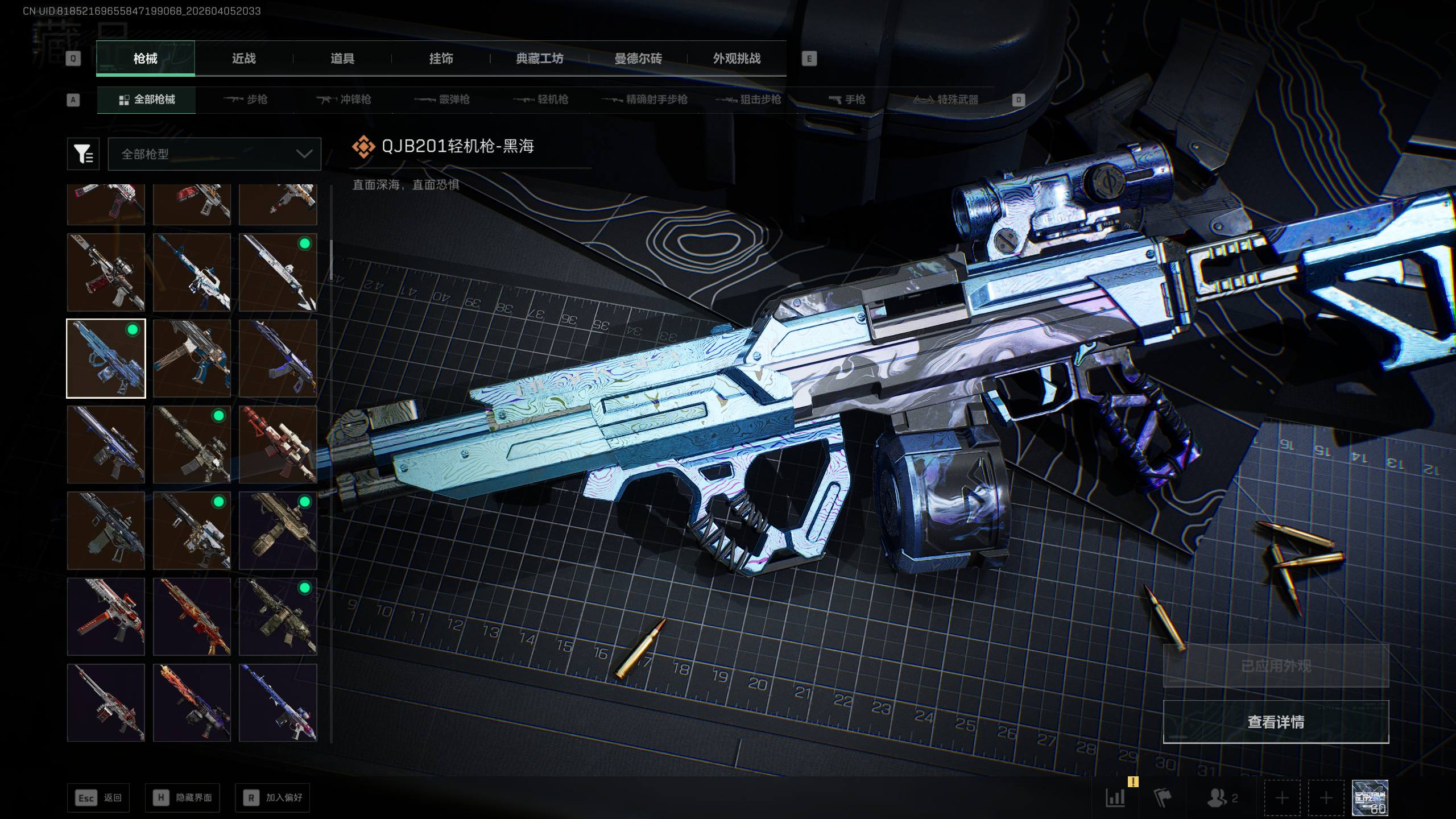1456x819 pixels.
Task: Filter by 狙击步枪 sniper rifles
Action: click(x=748, y=100)
